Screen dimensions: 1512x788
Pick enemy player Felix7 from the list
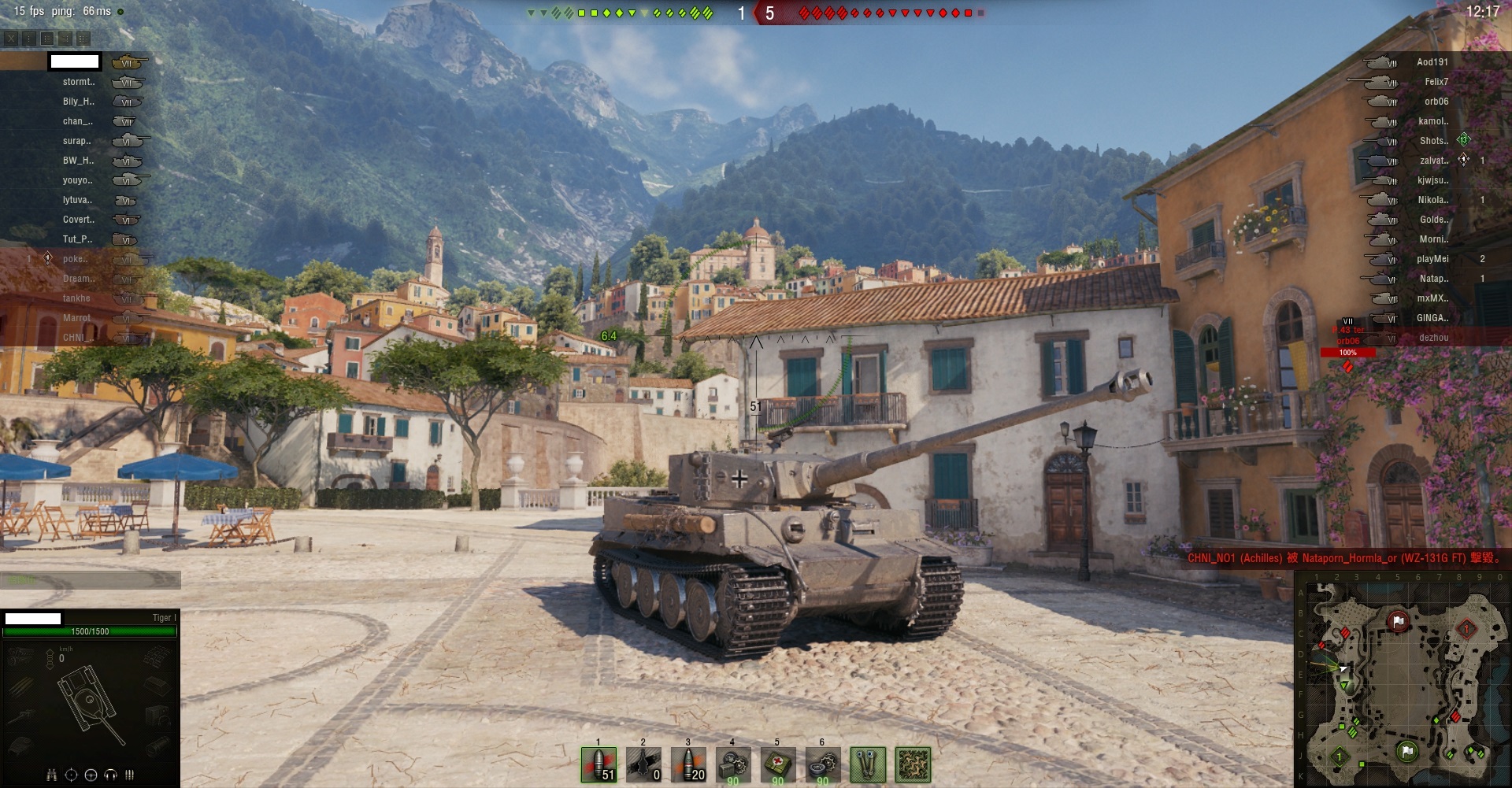1436,82
